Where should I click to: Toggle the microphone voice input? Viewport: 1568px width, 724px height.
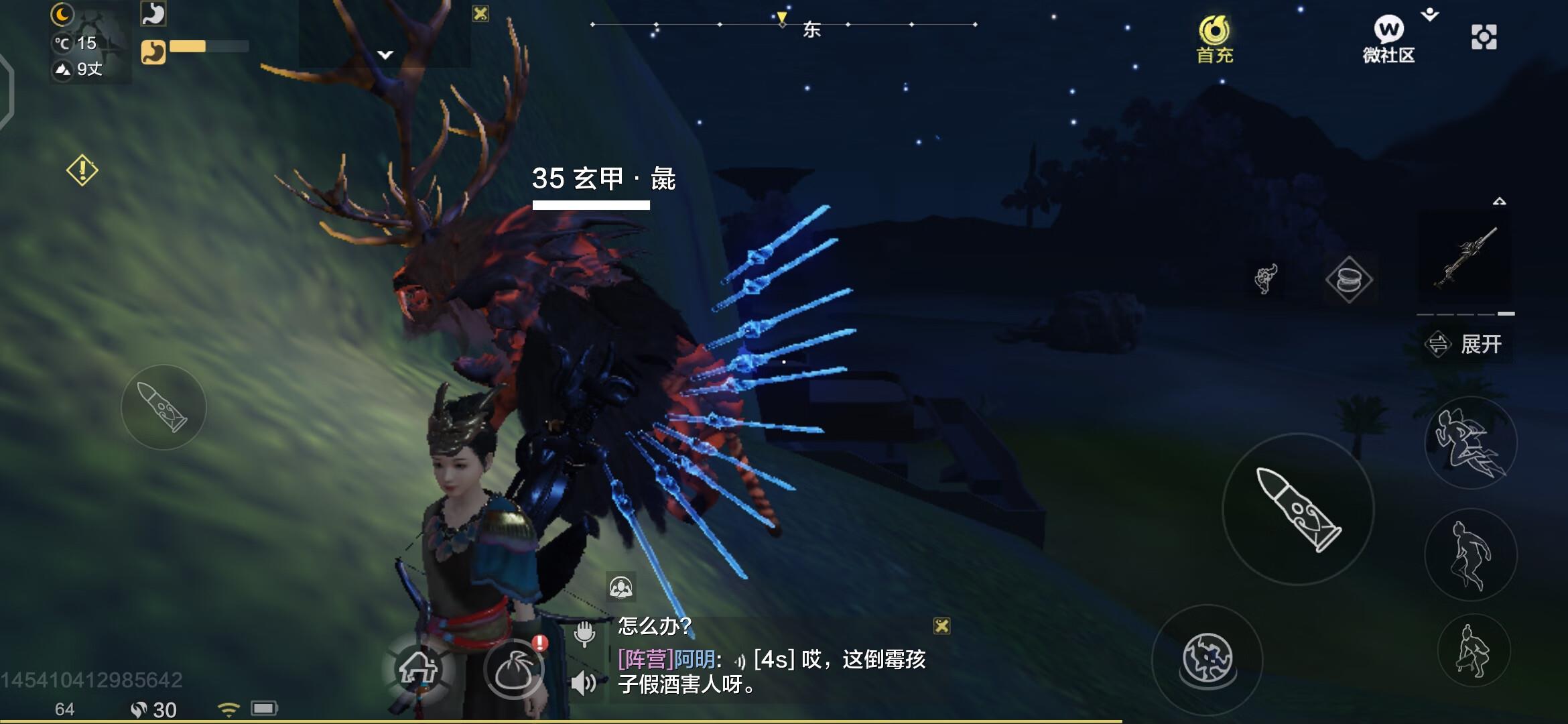click(x=584, y=632)
